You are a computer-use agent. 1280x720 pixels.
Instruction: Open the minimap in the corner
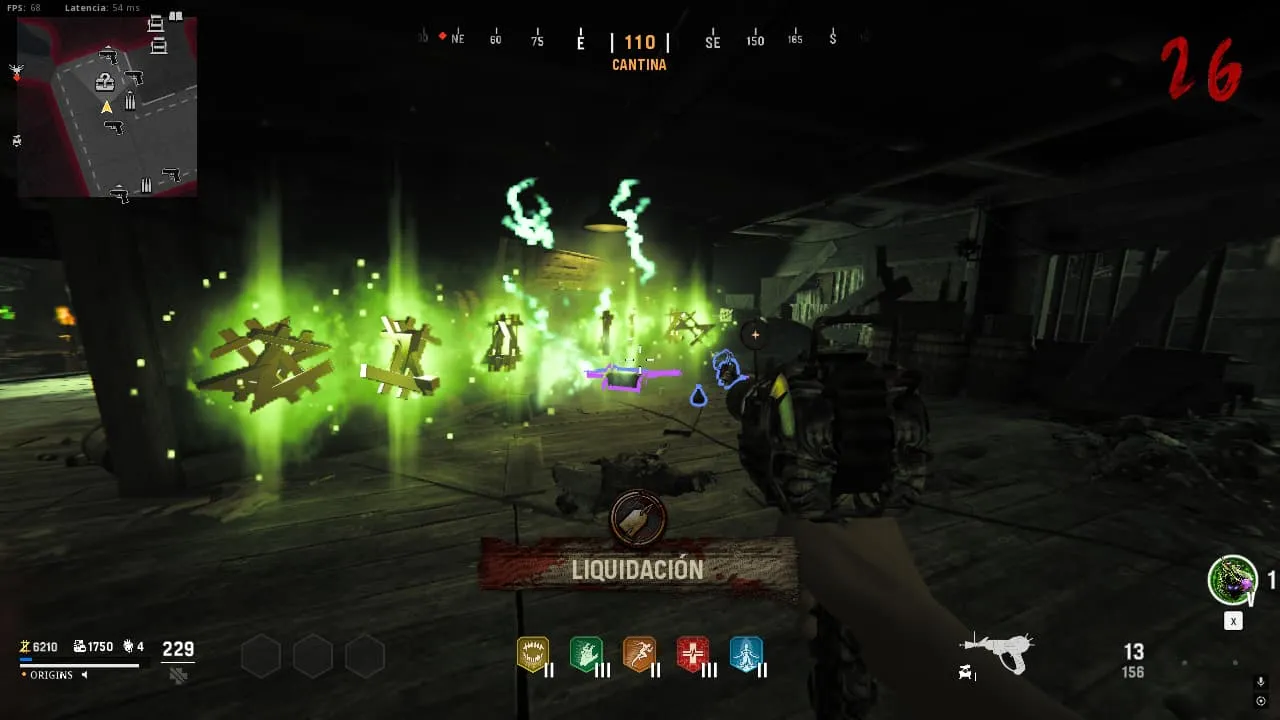click(107, 106)
